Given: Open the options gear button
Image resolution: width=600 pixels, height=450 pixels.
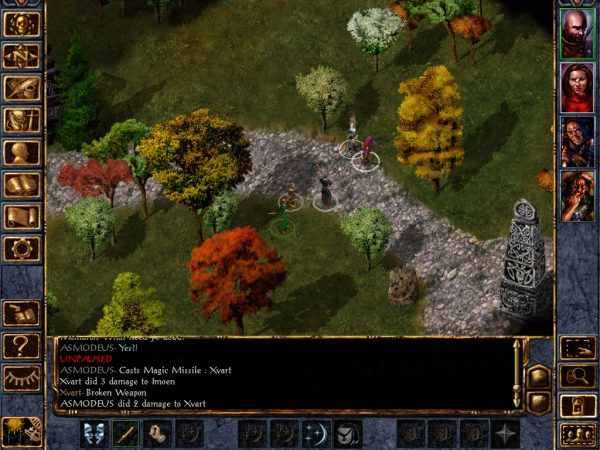Looking at the screenshot, I should pos(22,248).
